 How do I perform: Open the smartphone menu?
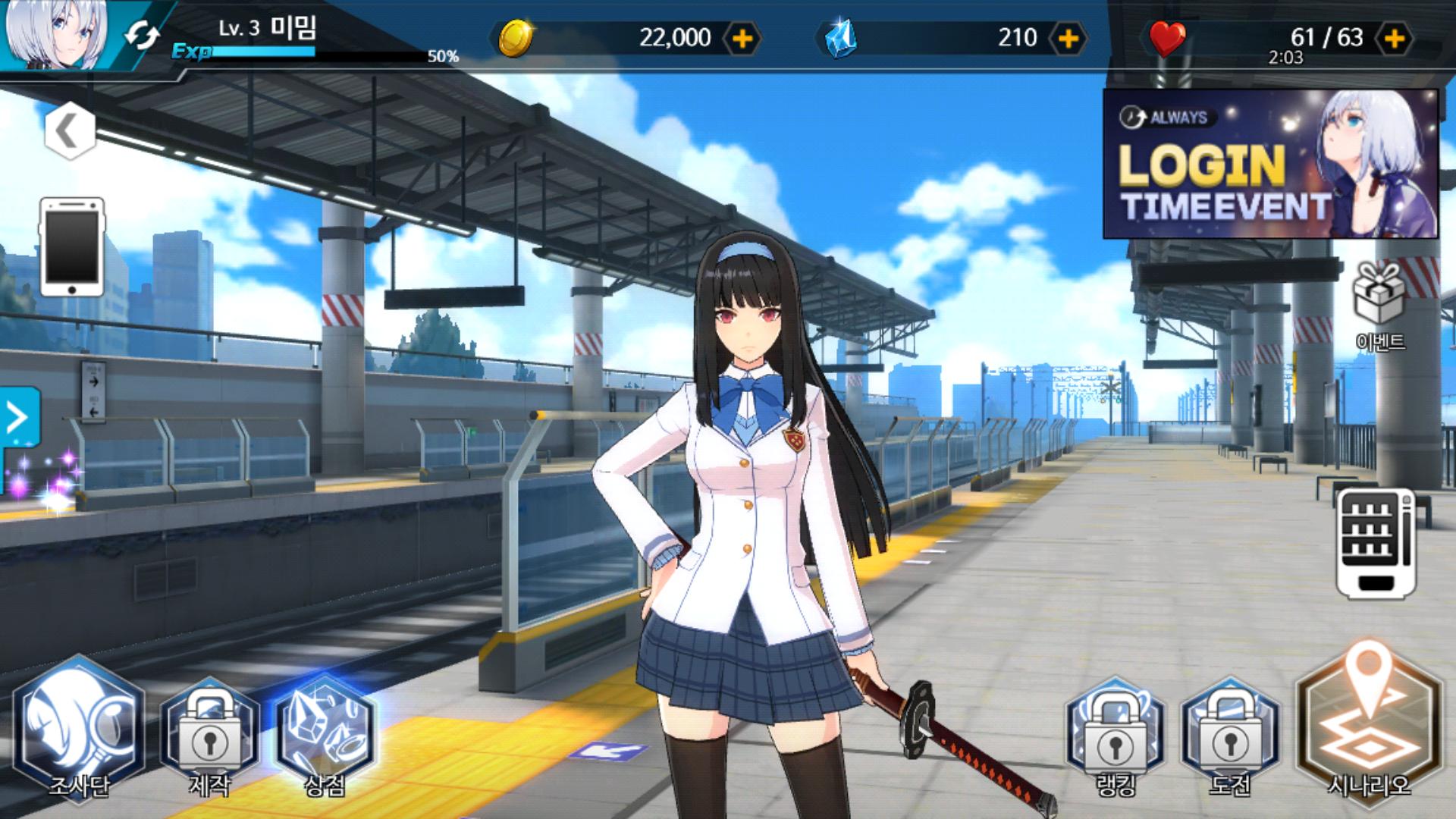point(71,246)
